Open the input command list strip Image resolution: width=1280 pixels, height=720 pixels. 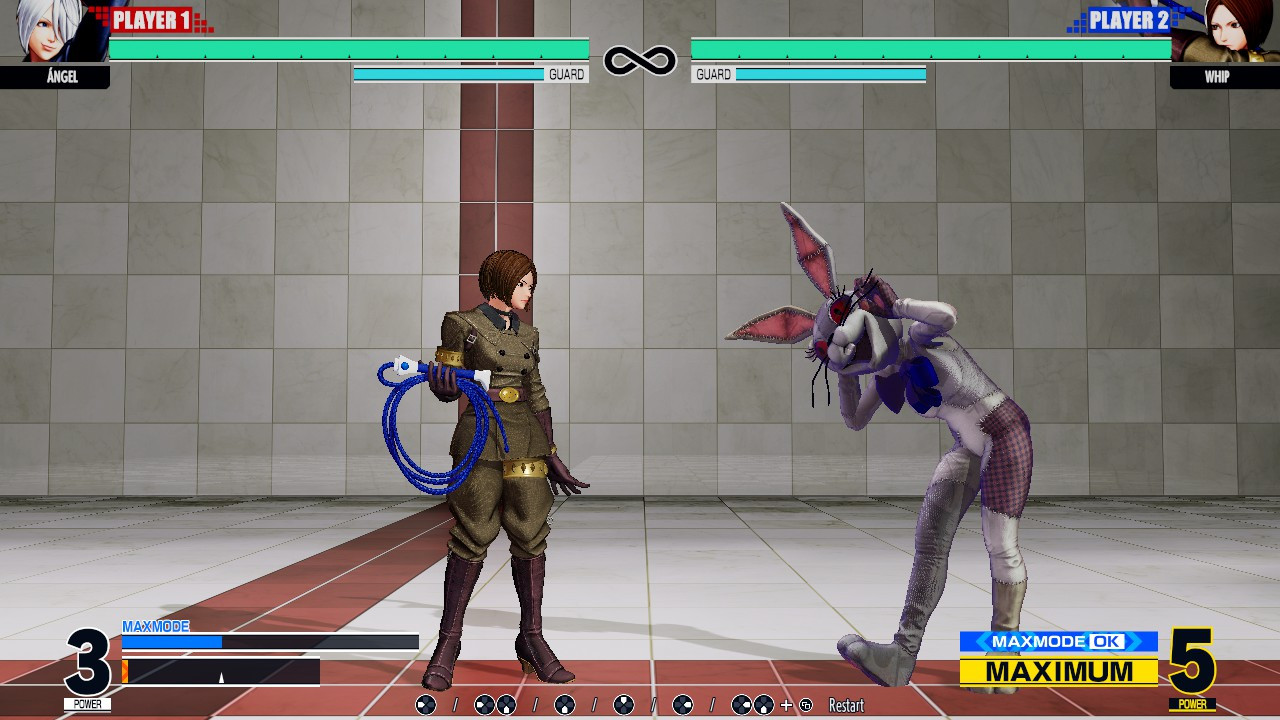click(640, 704)
